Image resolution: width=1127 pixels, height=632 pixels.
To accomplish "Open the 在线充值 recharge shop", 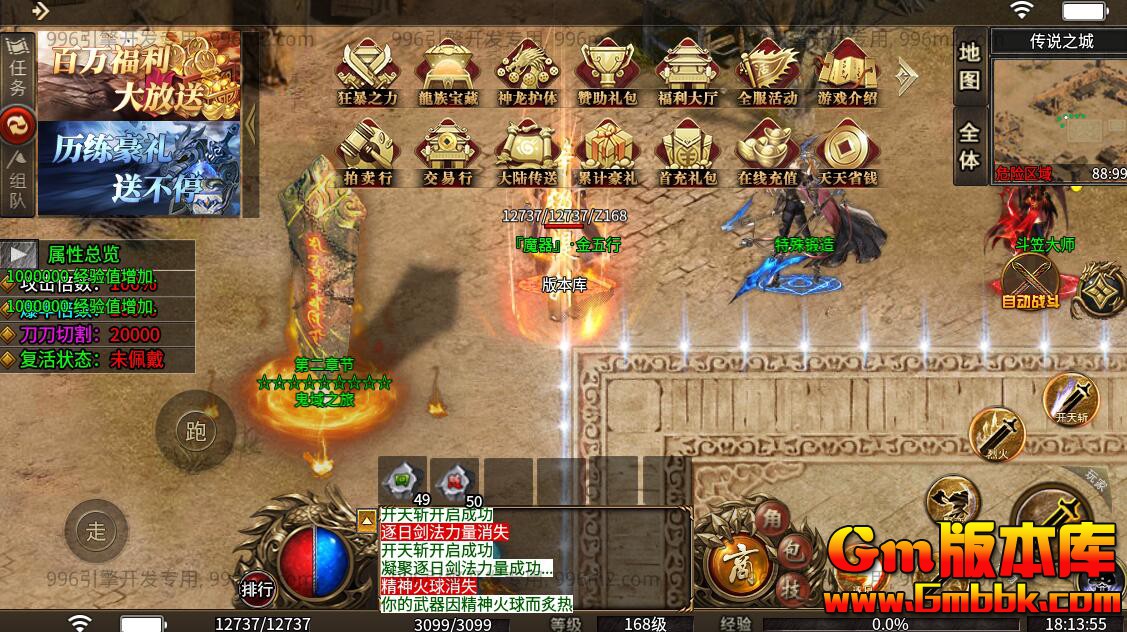I will pos(767,150).
